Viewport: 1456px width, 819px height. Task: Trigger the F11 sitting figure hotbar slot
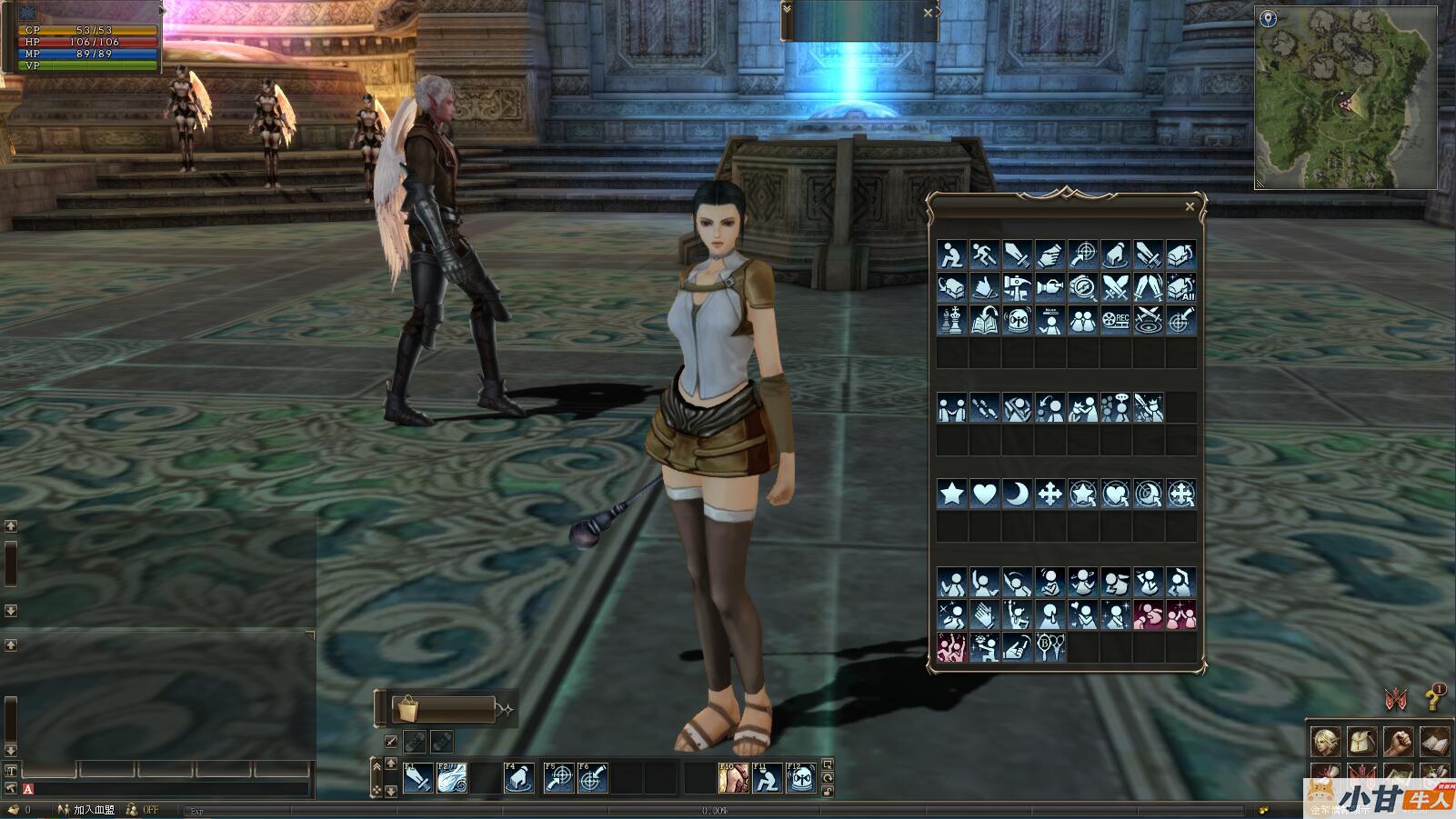pos(767,778)
